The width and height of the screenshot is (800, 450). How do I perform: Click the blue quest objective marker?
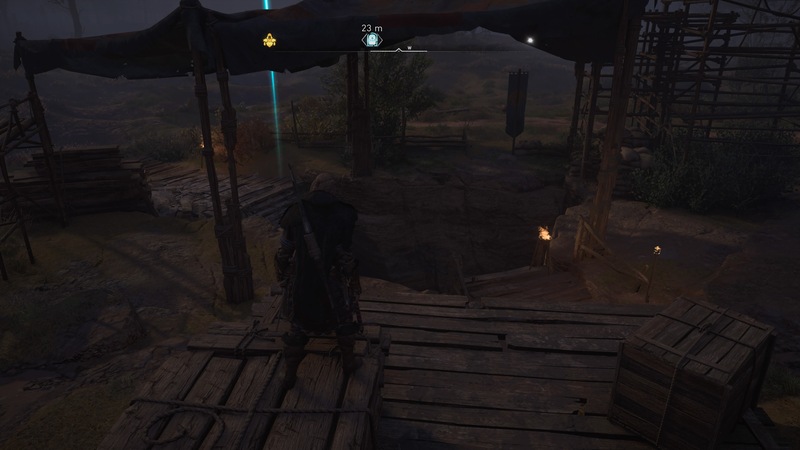click(x=370, y=41)
